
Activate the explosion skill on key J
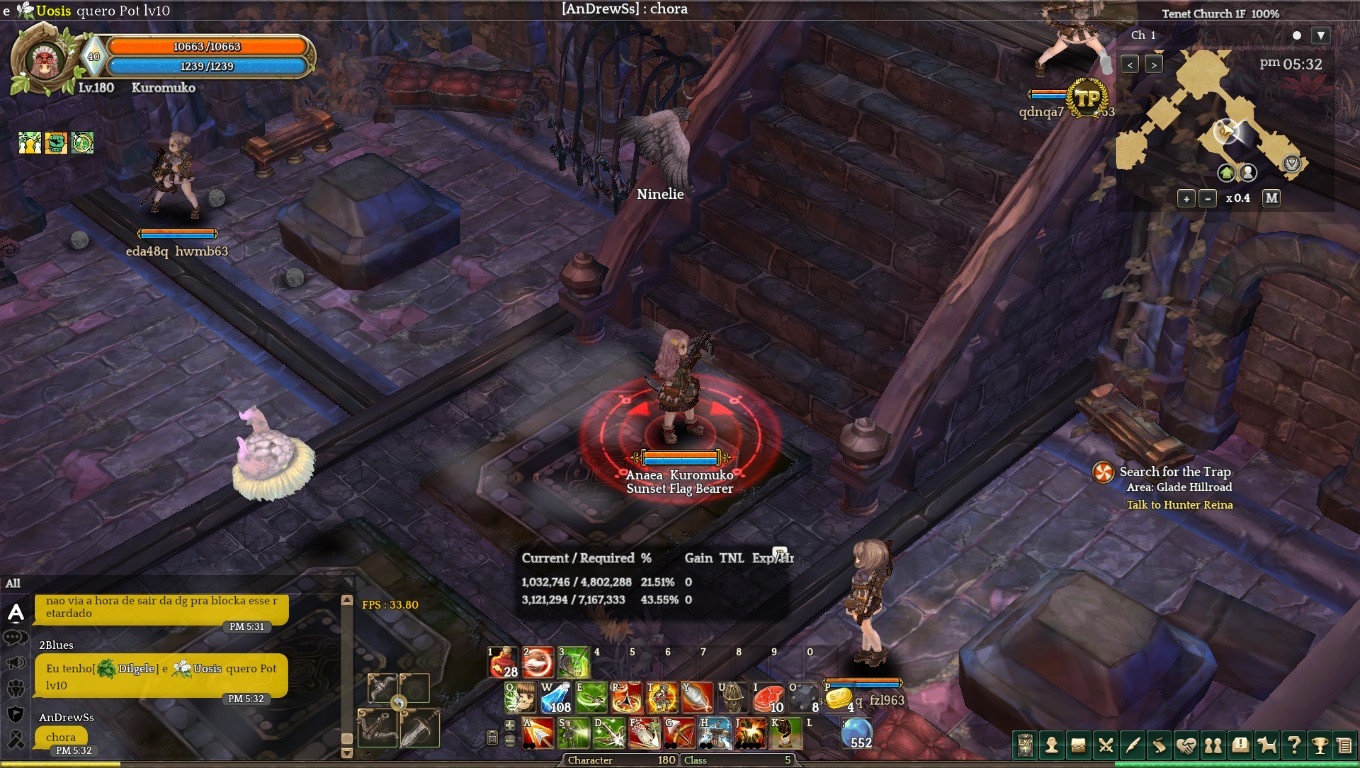[751, 733]
